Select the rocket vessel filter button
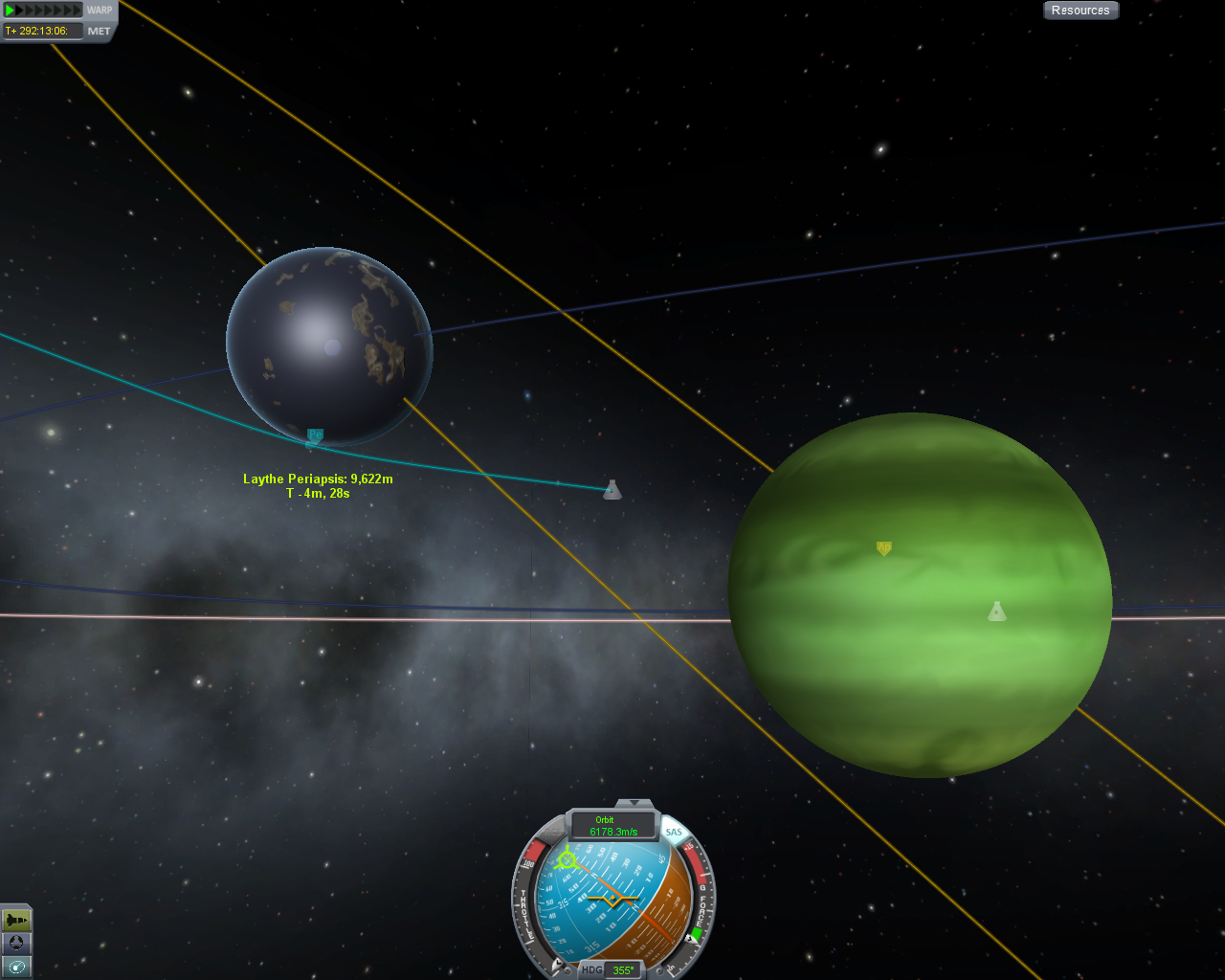Image resolution: width=1225 pixels, height=980 pixels. tap(16, 920)
